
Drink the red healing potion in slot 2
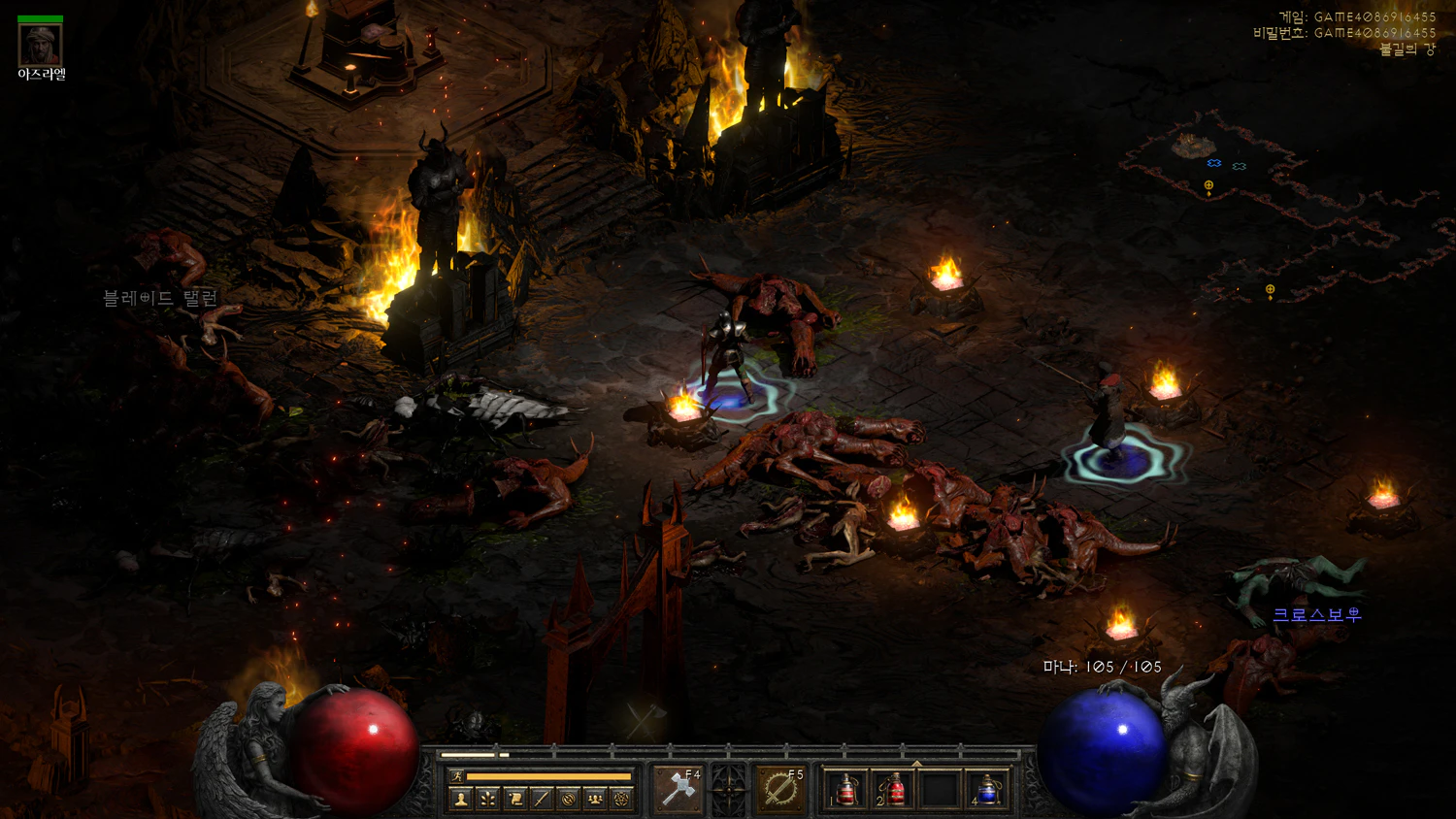coord(893,790)
